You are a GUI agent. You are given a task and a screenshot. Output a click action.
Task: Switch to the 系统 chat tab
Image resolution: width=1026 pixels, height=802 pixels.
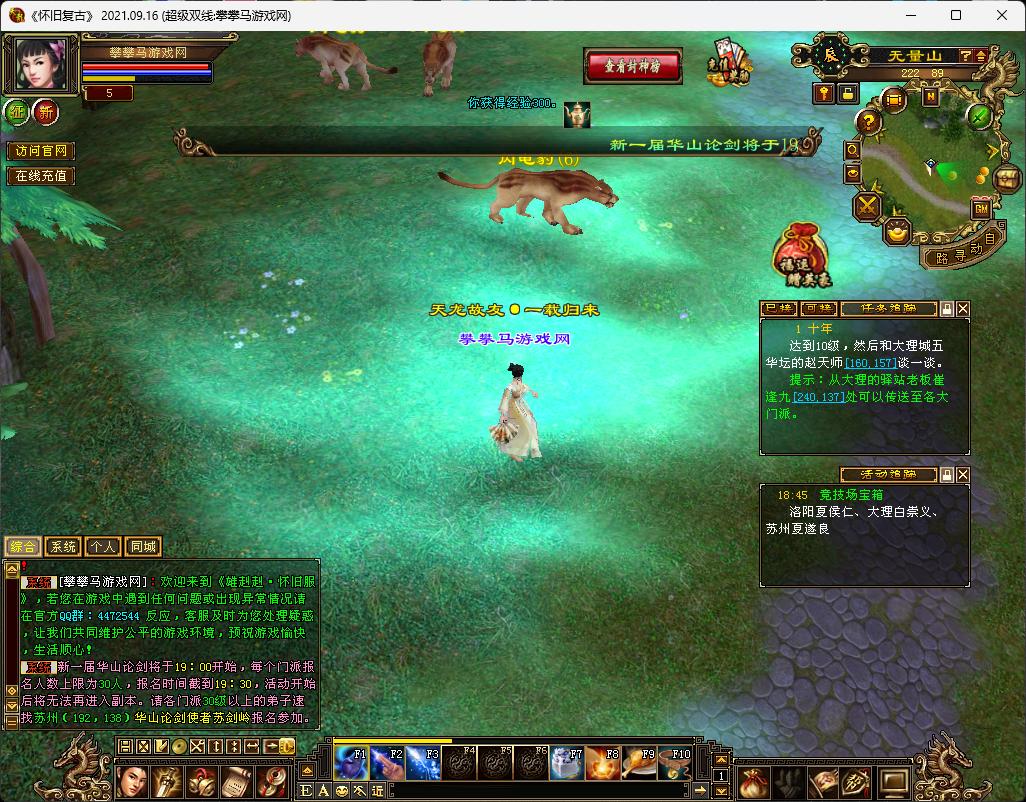click(x=63, y=547)
